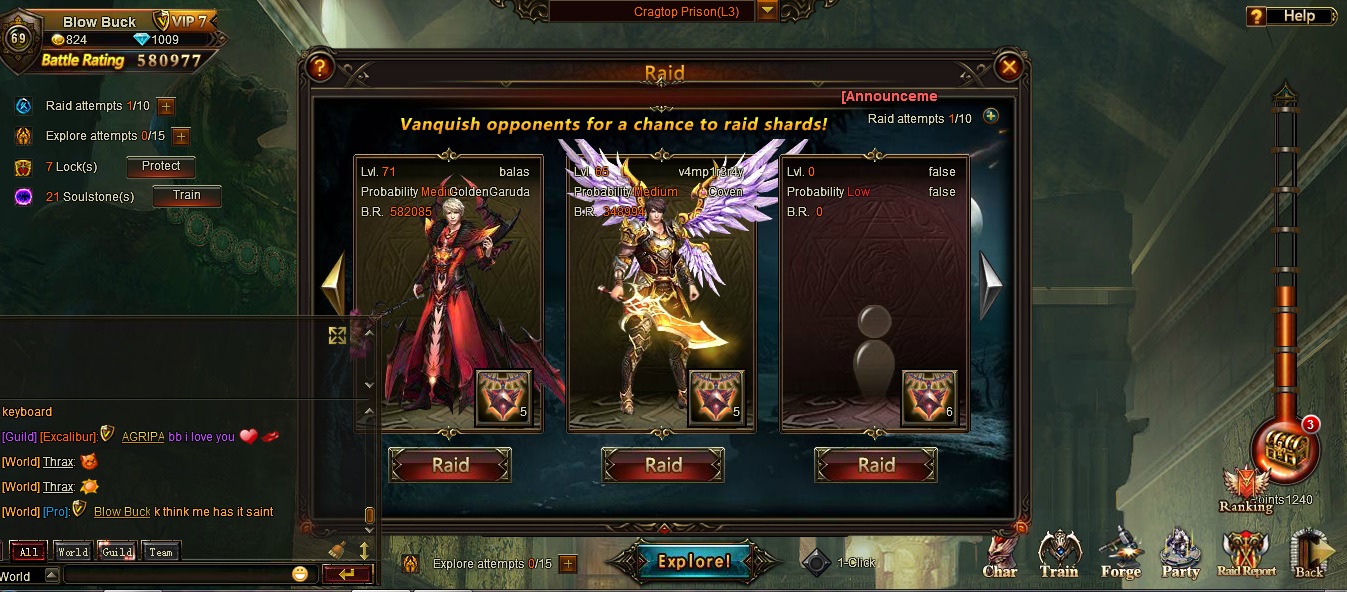This screenshot has width=1347, height=592.
Task: View the Raid Report
Action: pyautogui.click(x=1246, y=555)
